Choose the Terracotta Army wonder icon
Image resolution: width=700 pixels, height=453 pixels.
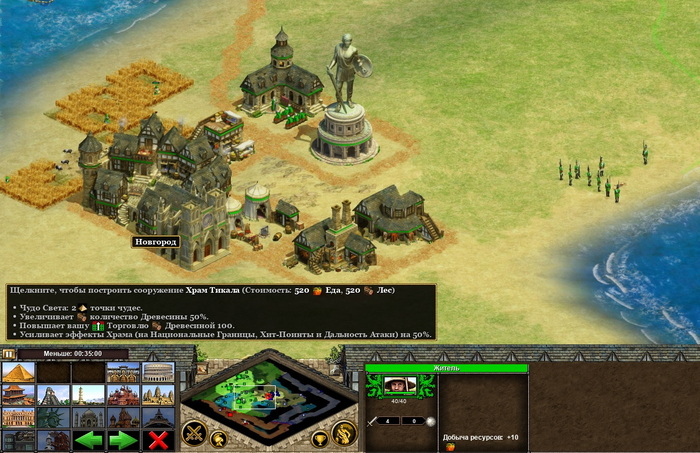123,372
